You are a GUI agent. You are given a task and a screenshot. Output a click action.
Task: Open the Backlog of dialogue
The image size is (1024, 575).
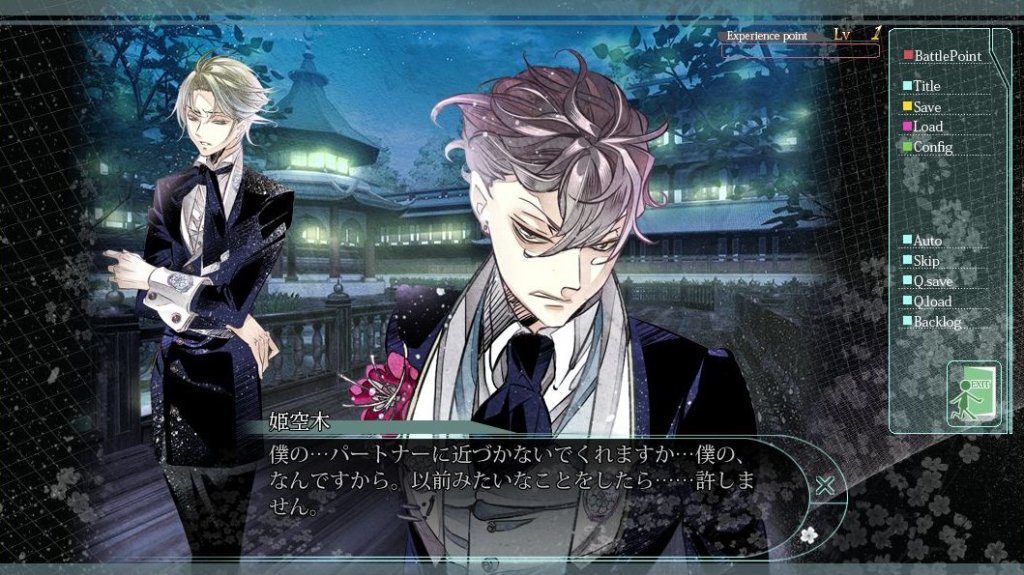point(937,322)
